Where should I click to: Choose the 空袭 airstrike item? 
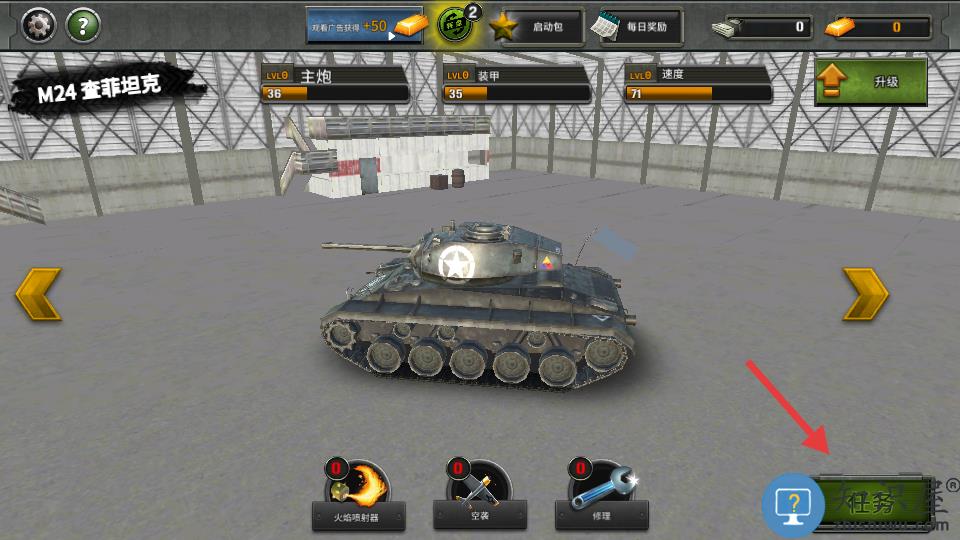coord(480,496)
